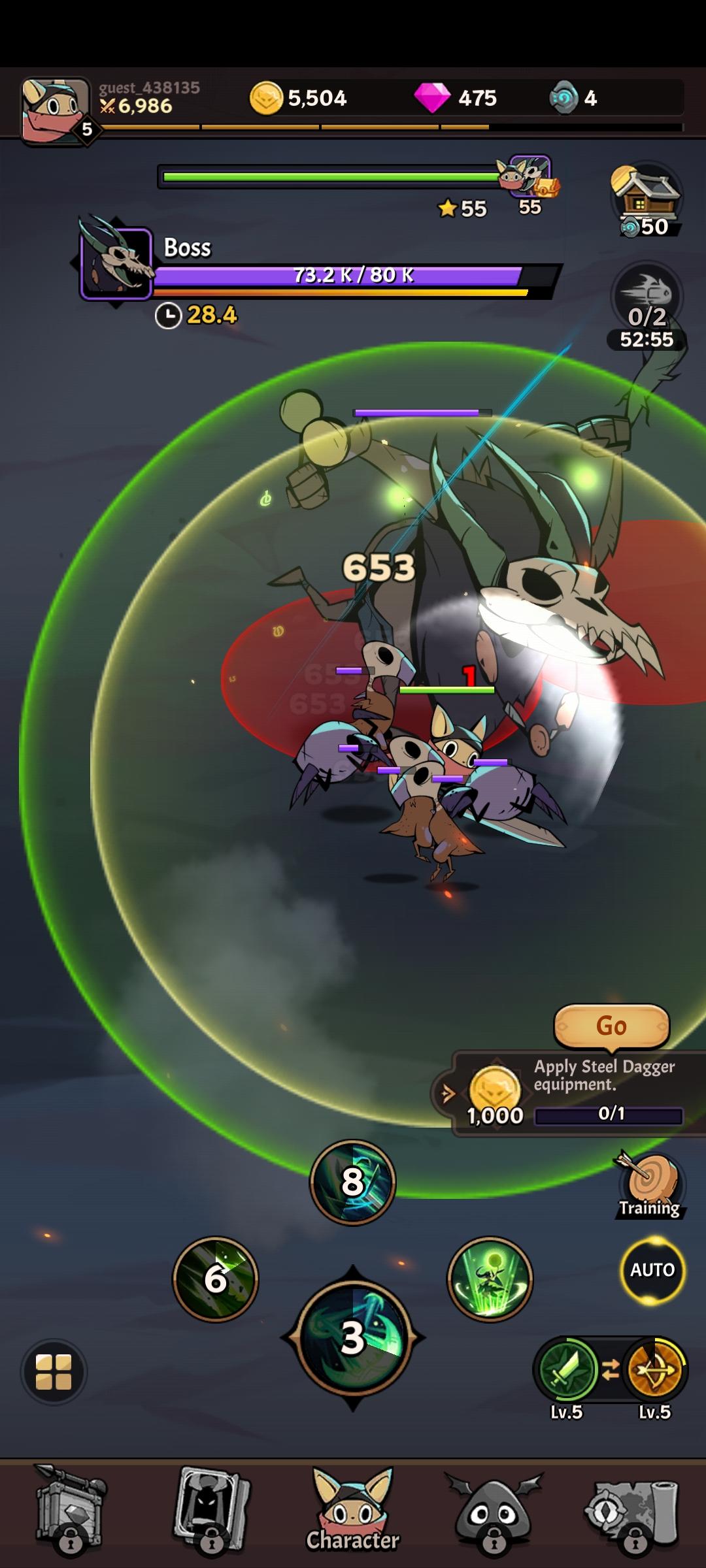Use the skill with cooldown 6
The width and height of the screenshot is (706, 1568).
(x=216, y=1279)
